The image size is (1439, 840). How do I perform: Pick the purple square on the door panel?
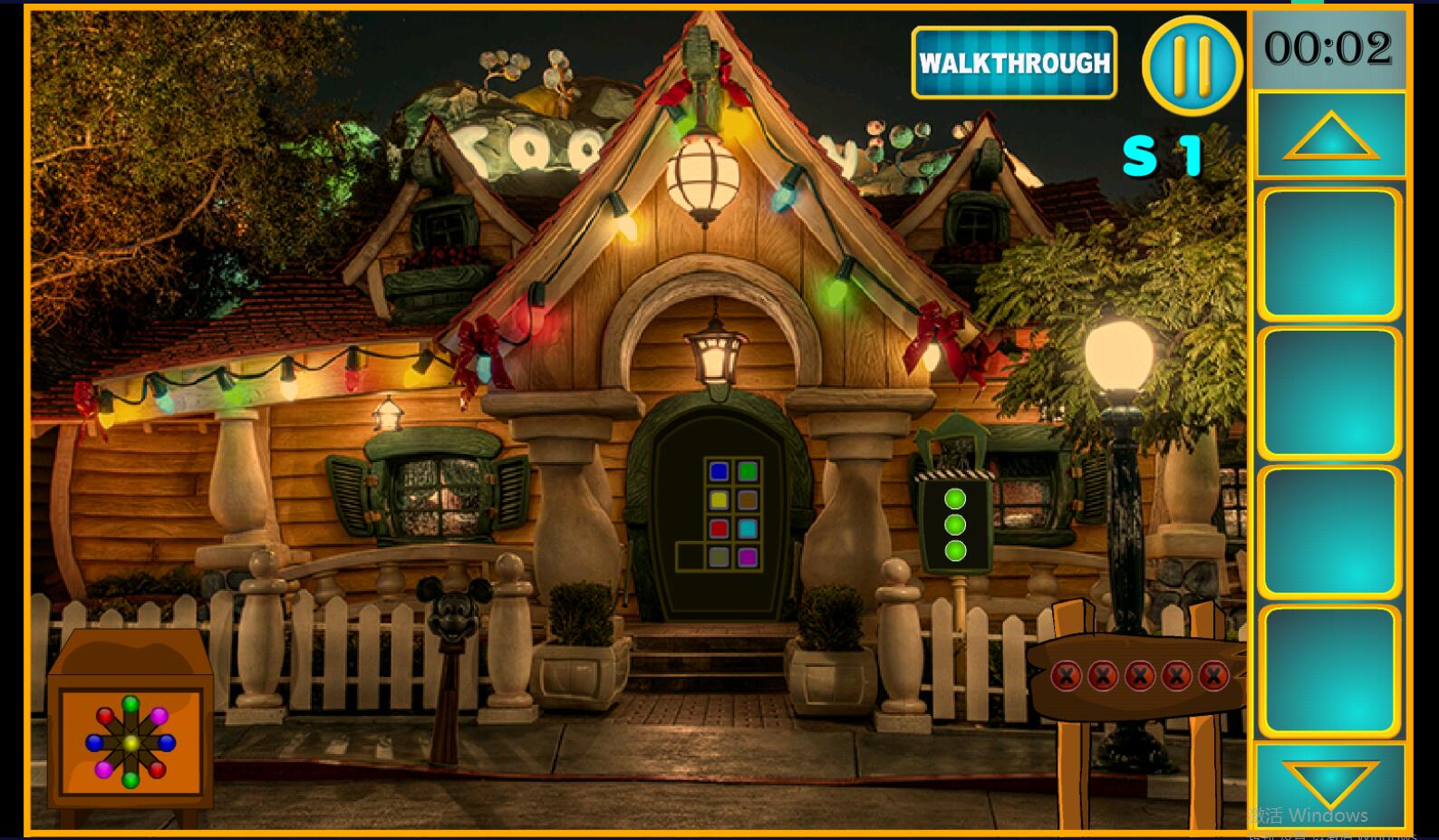(747, 557)
